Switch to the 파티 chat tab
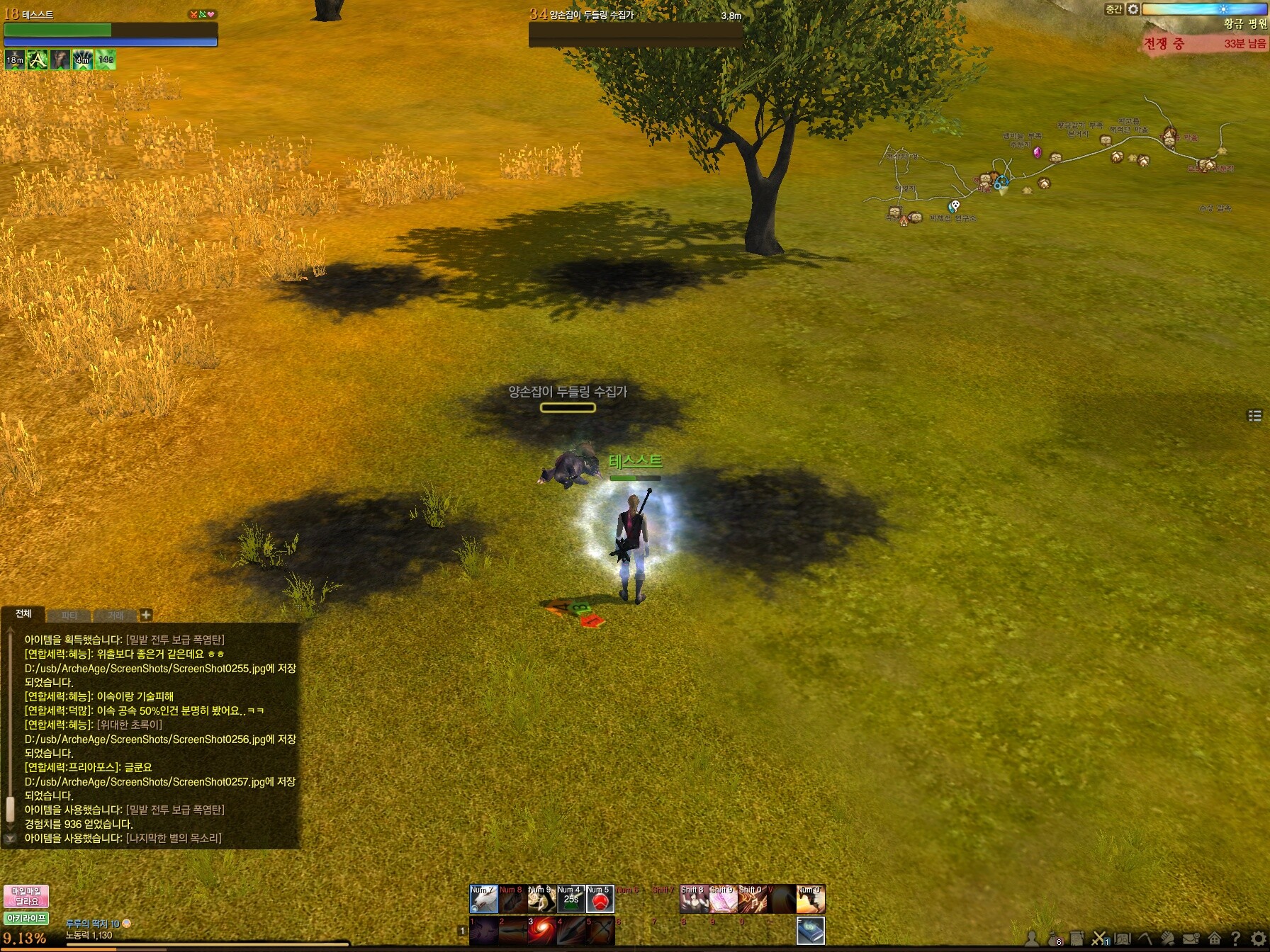The image size is (1270, 952). click(x=69, y=616)
